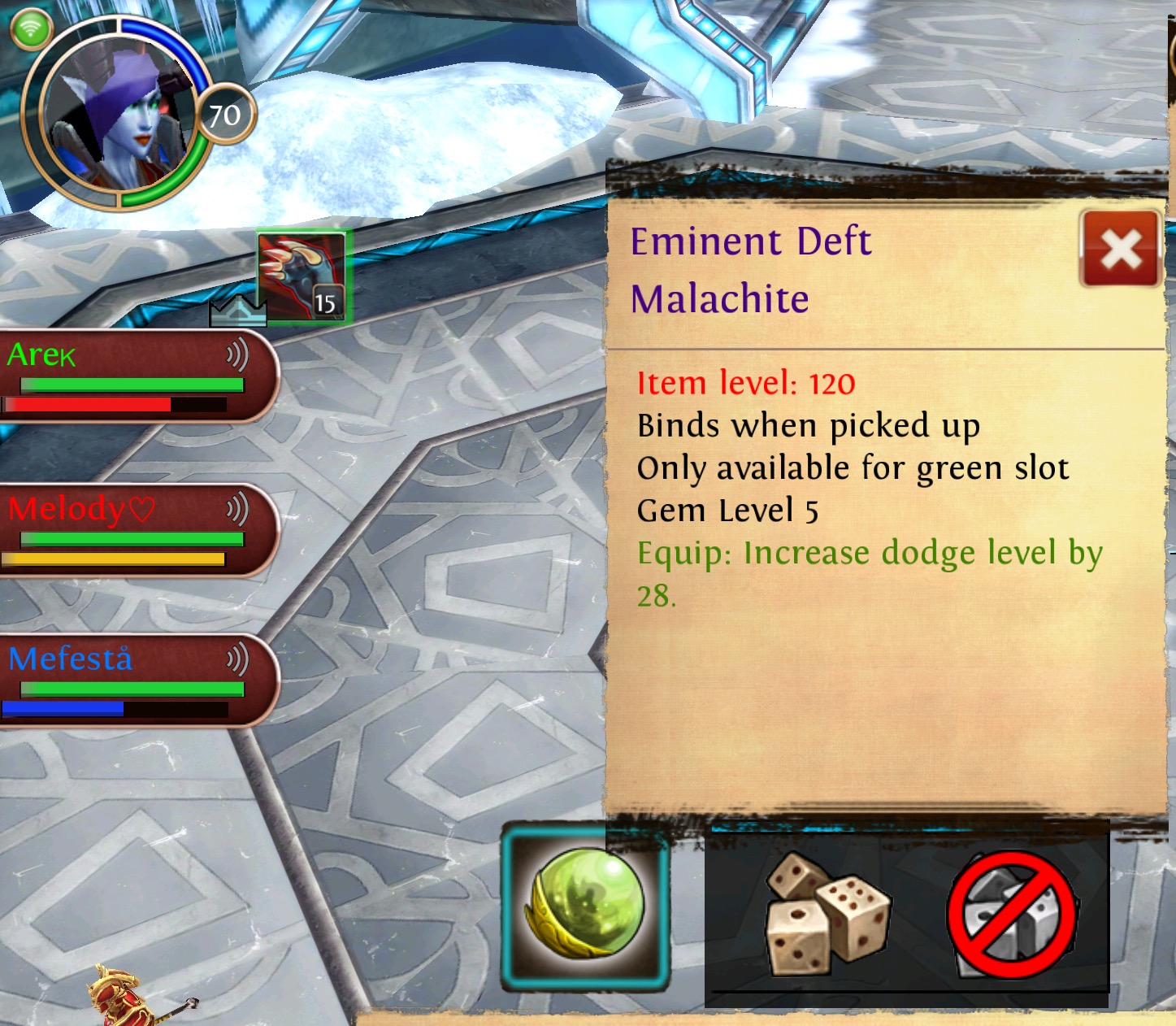Tap the green connection signal indicator
1176x1026 pixels.
pos(31,29)
